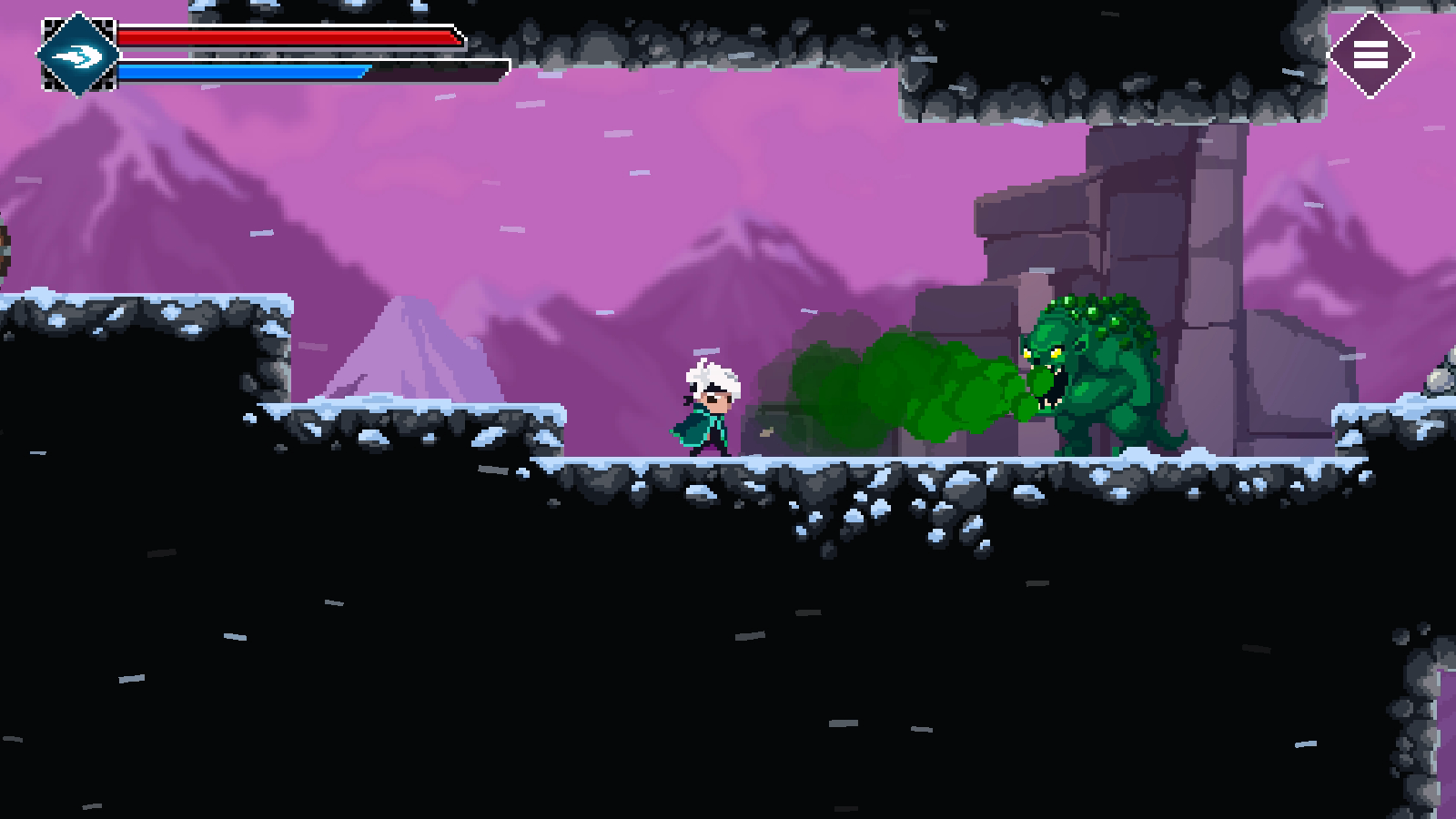
Task: Tap the blue energy bar
Action: [x=246, y=70]
